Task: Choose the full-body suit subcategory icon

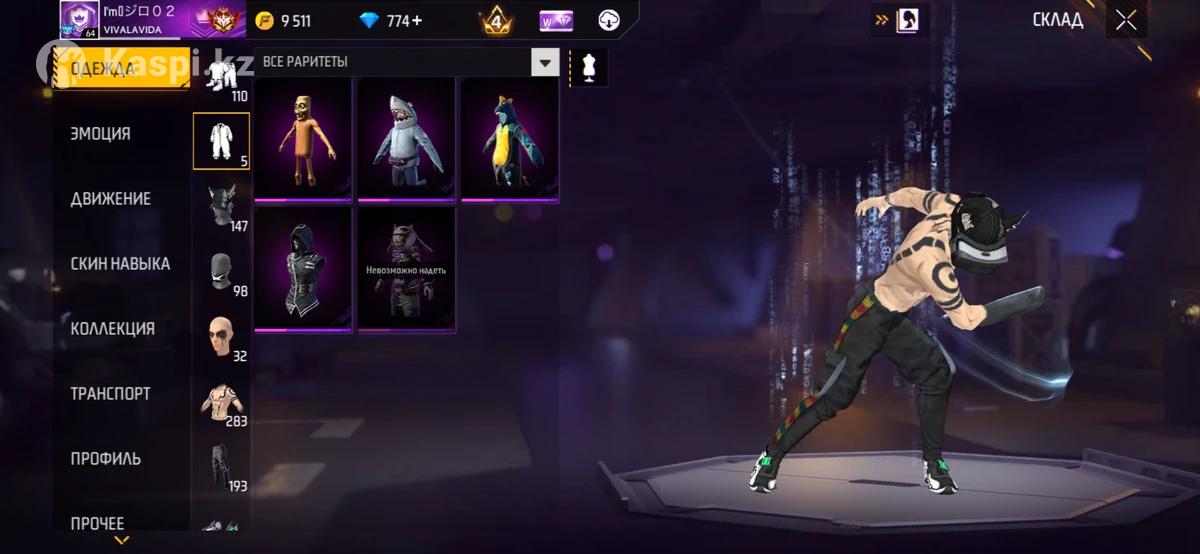Action: pyautogui.click(x=221, y=141)
